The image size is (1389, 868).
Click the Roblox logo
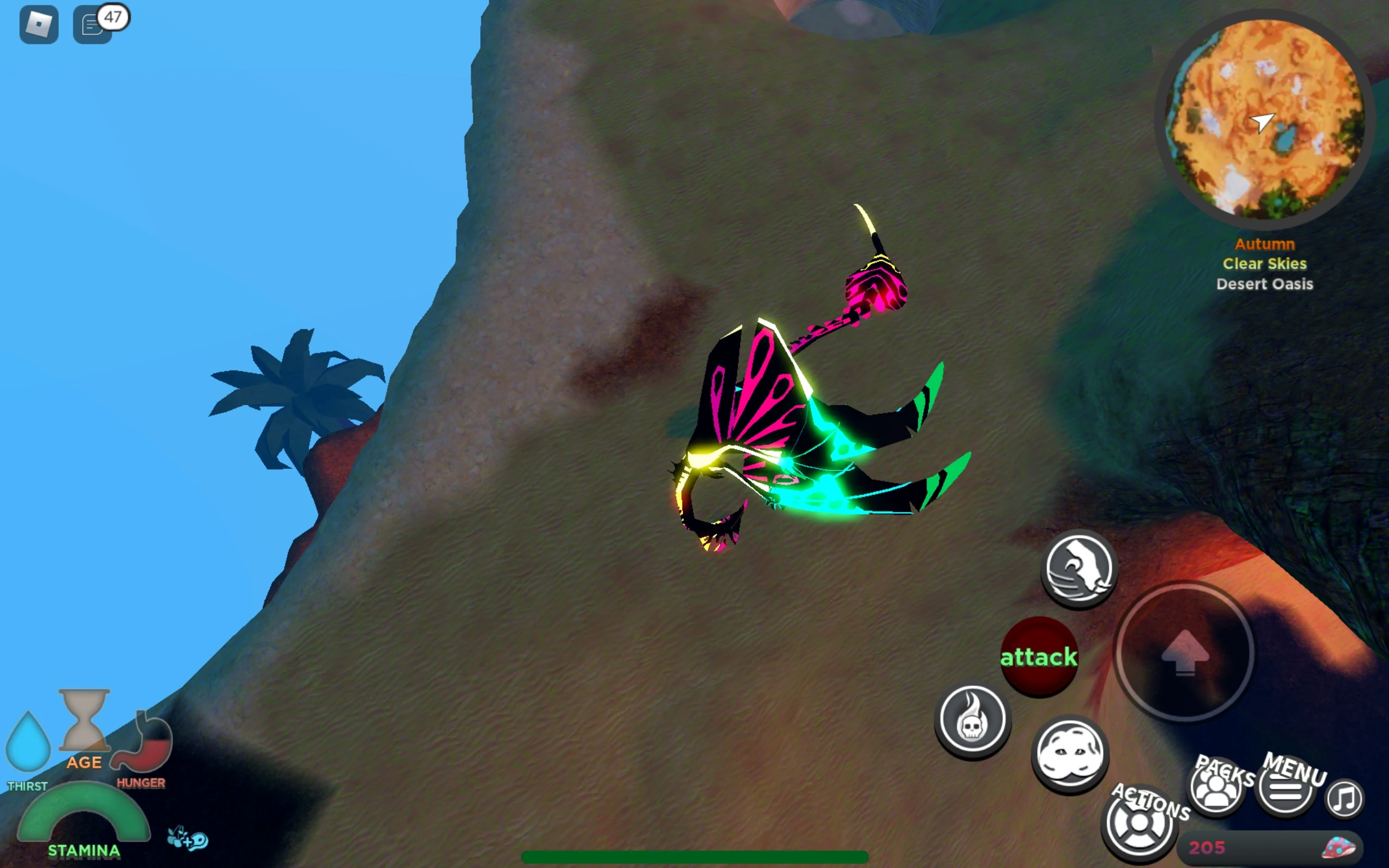pos(39,24)
